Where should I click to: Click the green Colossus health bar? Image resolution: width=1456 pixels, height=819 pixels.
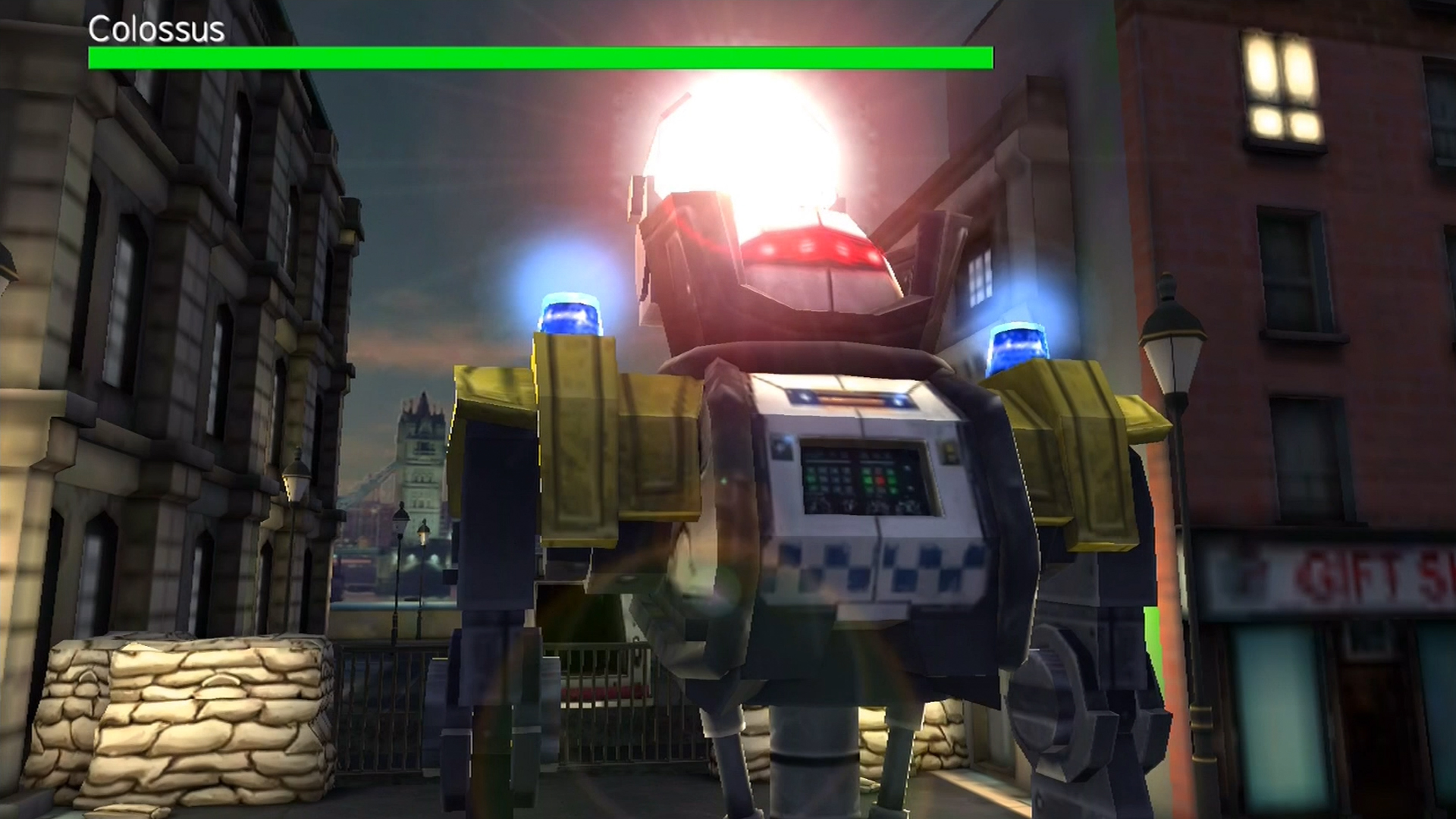point(538,57)
